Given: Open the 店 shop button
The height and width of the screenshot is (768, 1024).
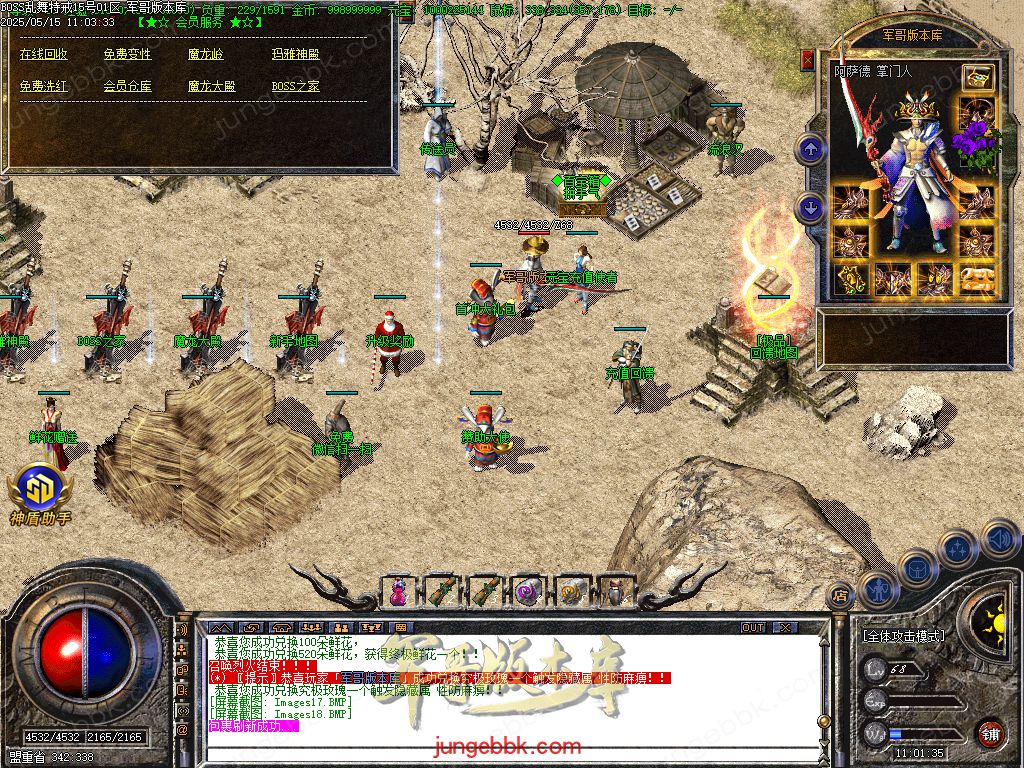Looking at the screenshot, I should coord(841,594).
